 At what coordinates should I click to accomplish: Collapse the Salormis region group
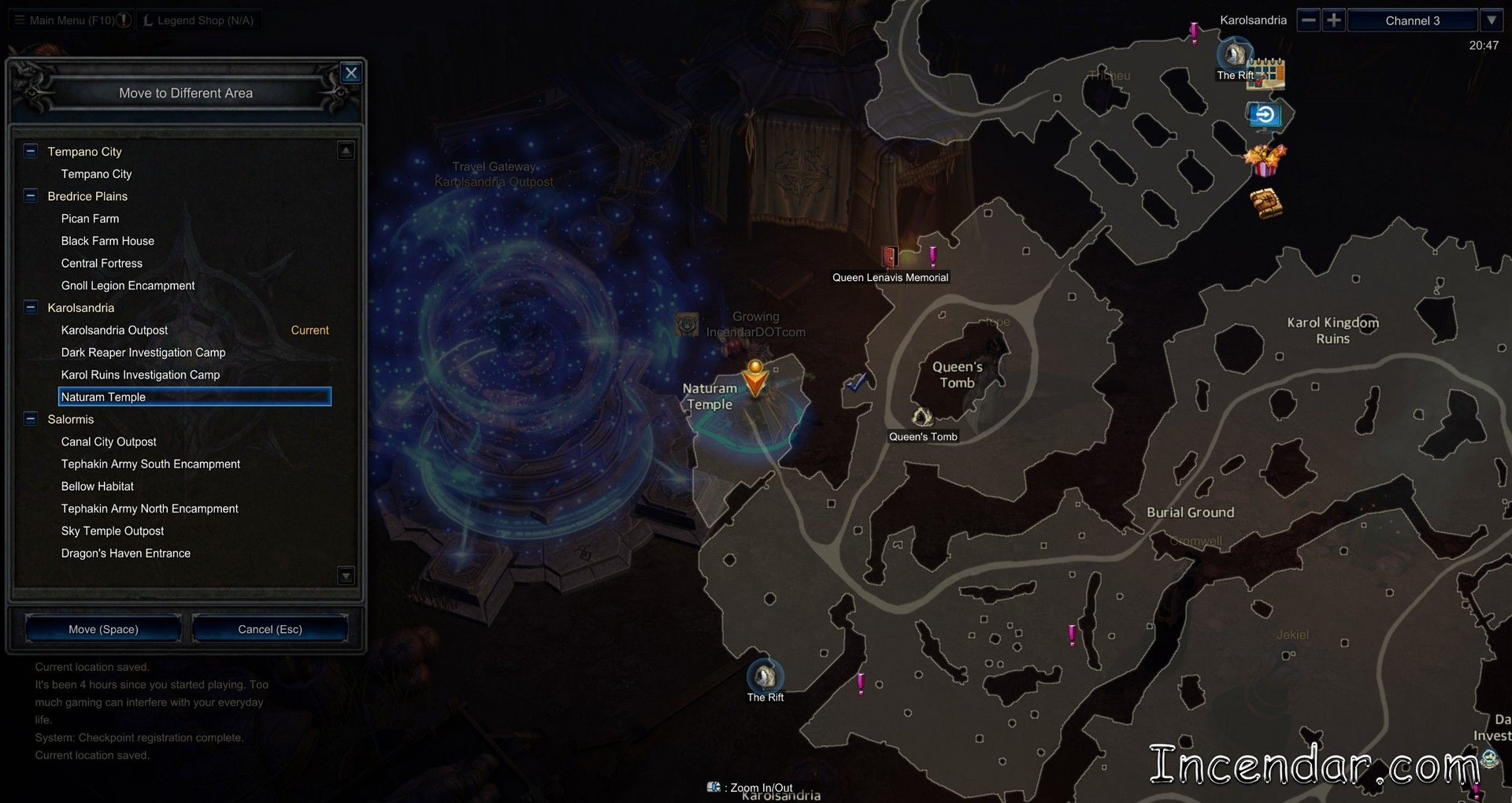click(31, 420)
